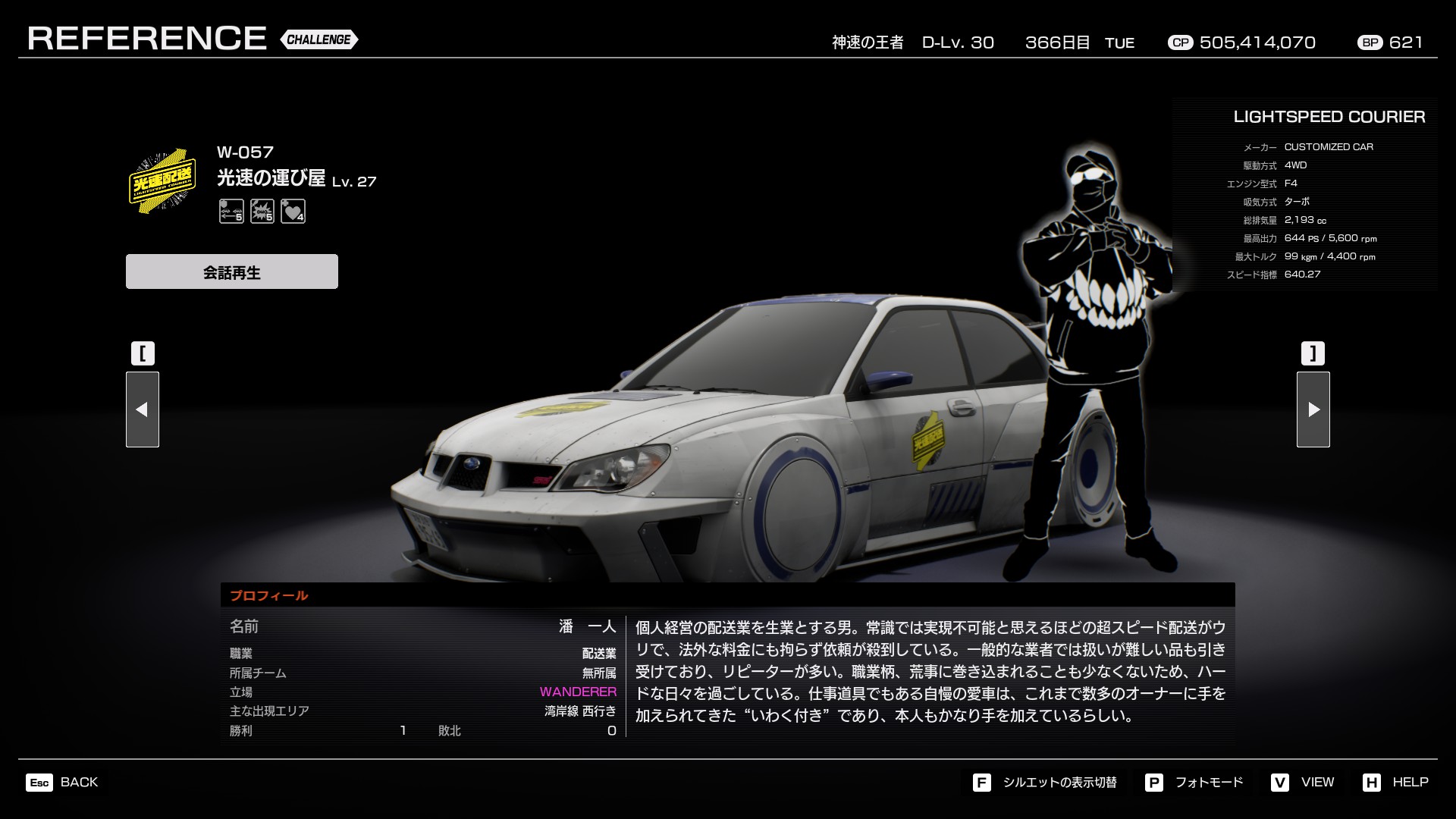Screen dimensions: 1456x819
Task: Toggle silhouette display (シルエットの表示切替)
Action: pos(1045,782)
